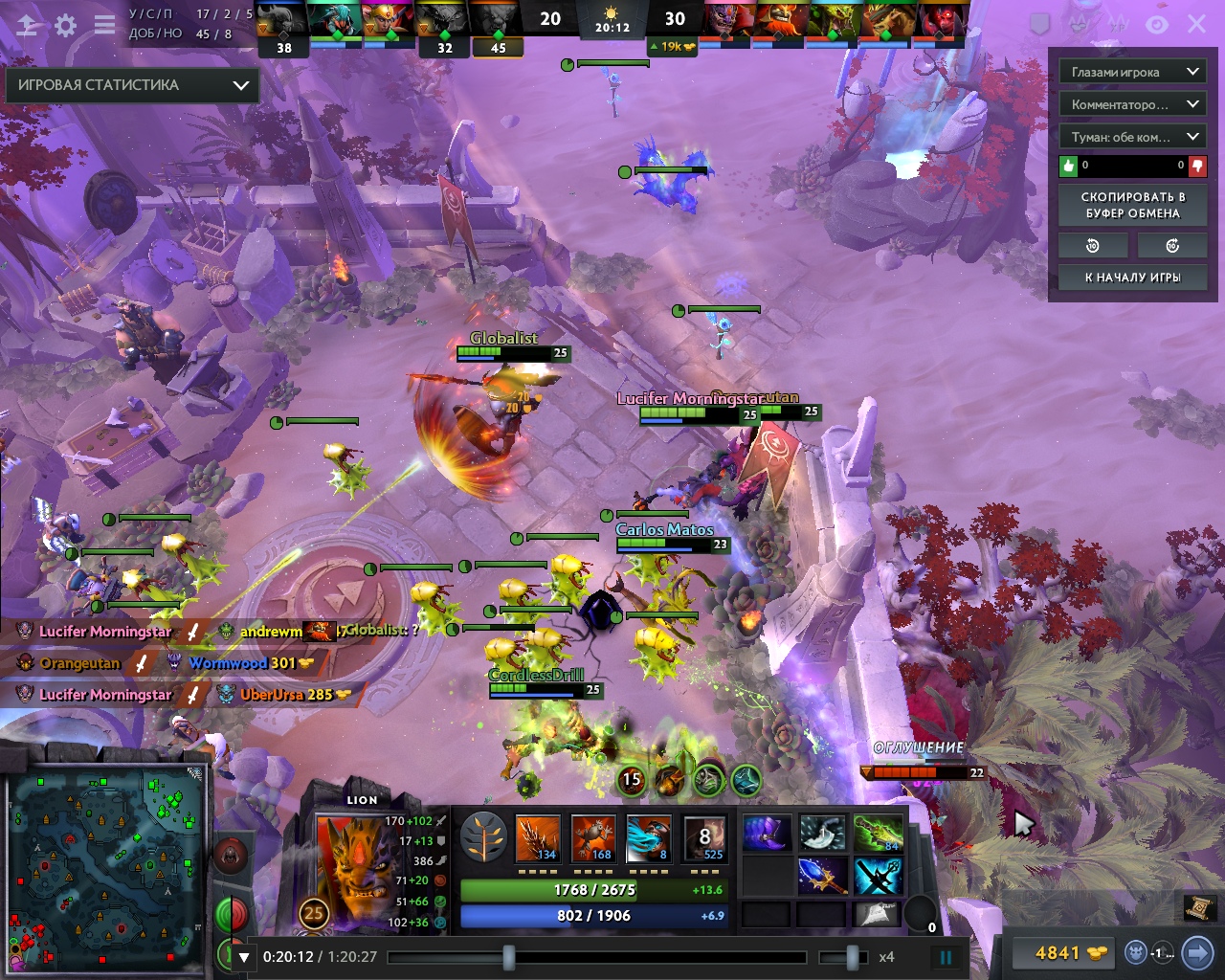1225x980 pixels.
Task: Jump to start with К началу игры
Action: point(1132,277)
